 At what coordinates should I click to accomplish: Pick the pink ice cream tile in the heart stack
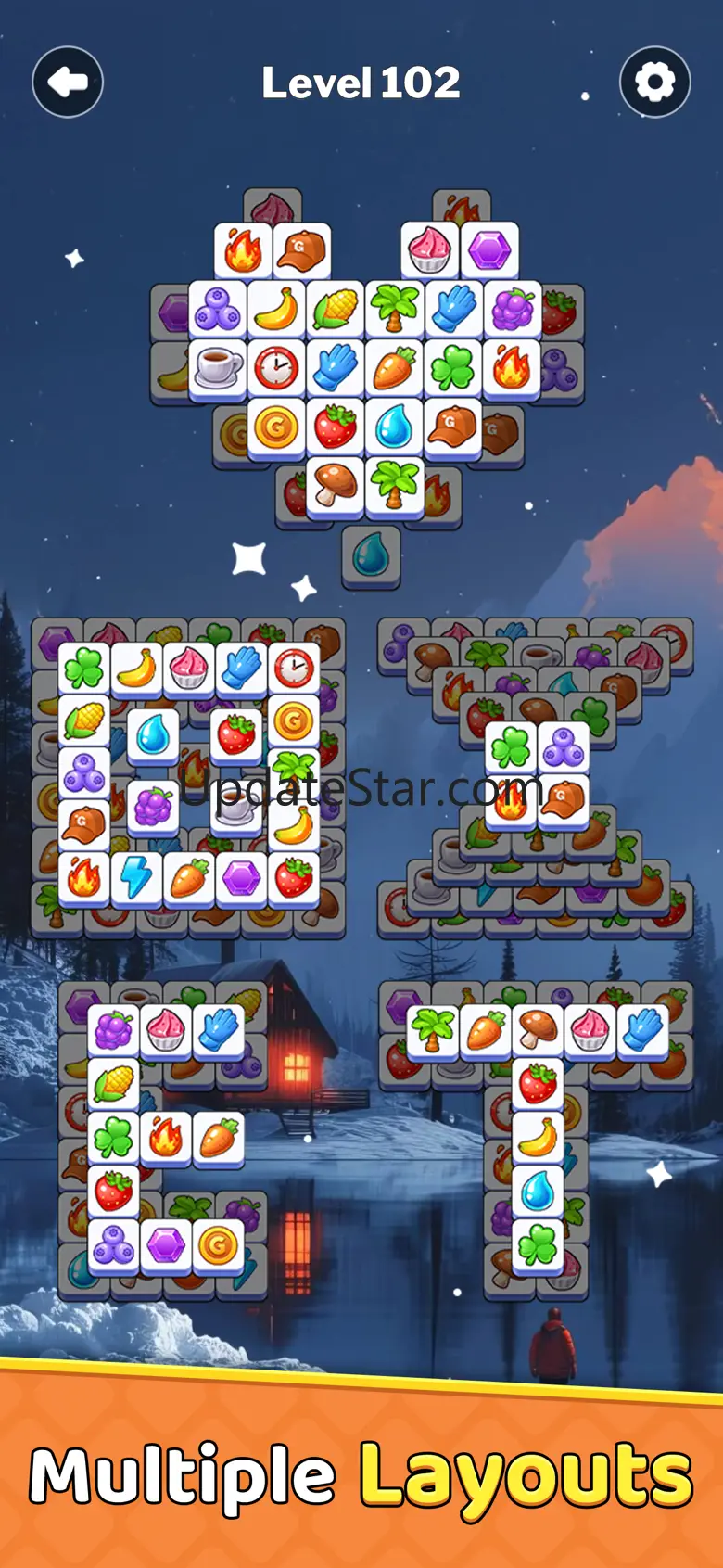tap(430, 250)
